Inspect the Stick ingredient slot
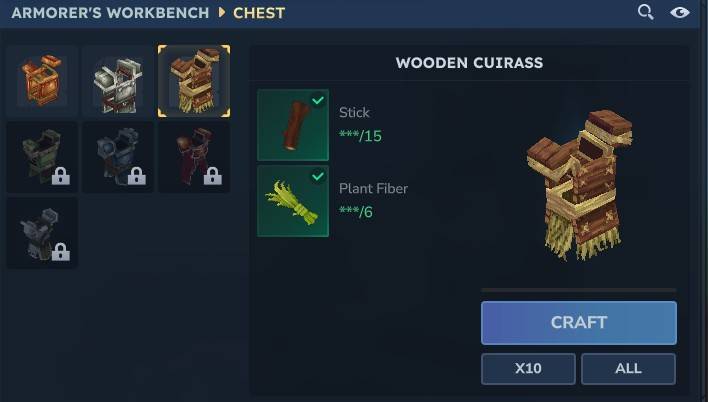The image size is (708, 402). [293, 125]
